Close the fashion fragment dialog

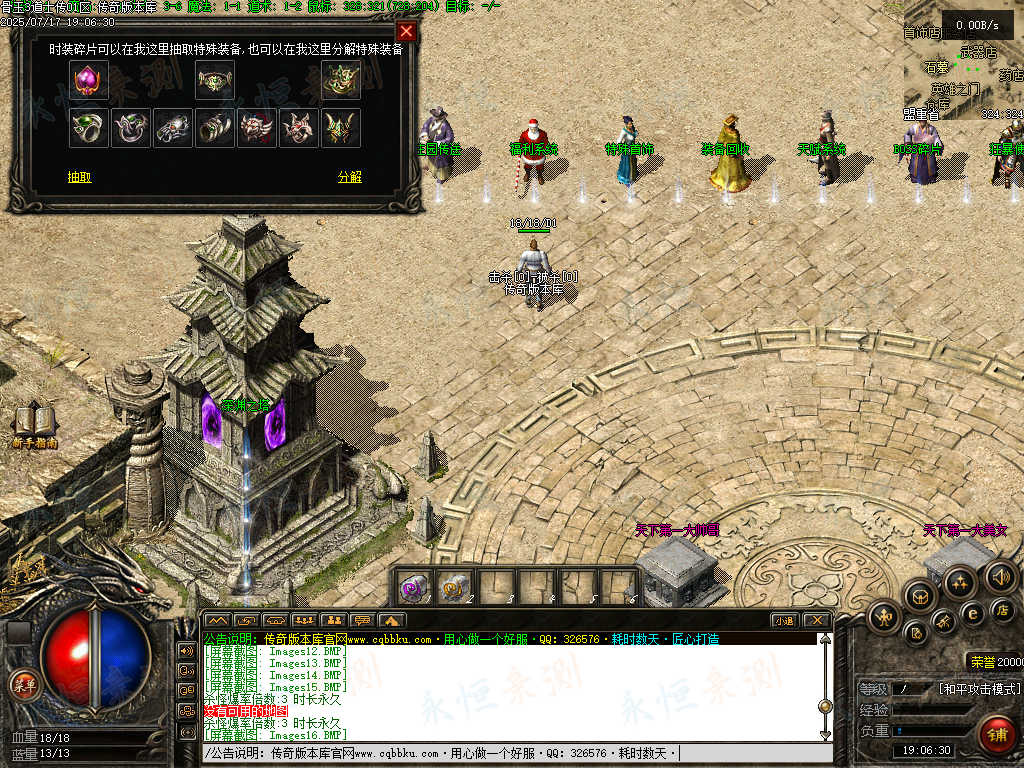406,32
